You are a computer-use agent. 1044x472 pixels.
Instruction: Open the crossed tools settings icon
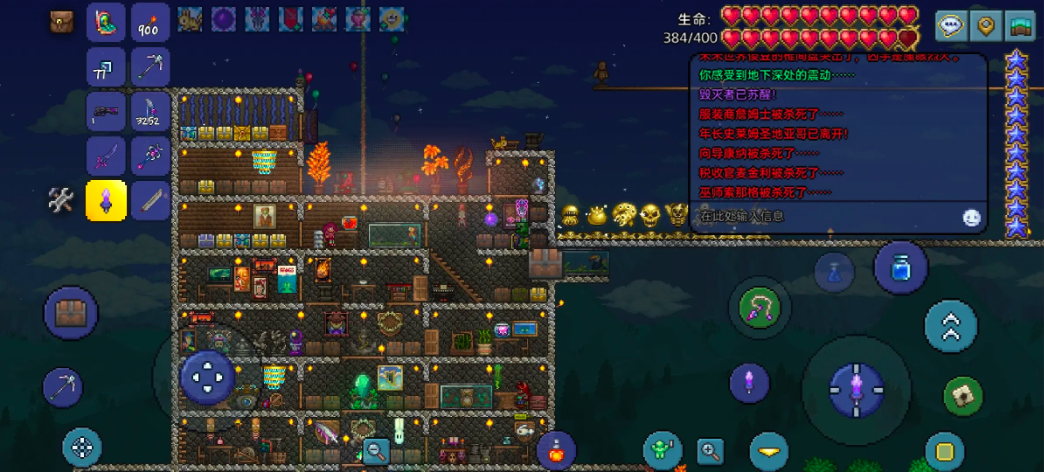[x=61, y=200]
